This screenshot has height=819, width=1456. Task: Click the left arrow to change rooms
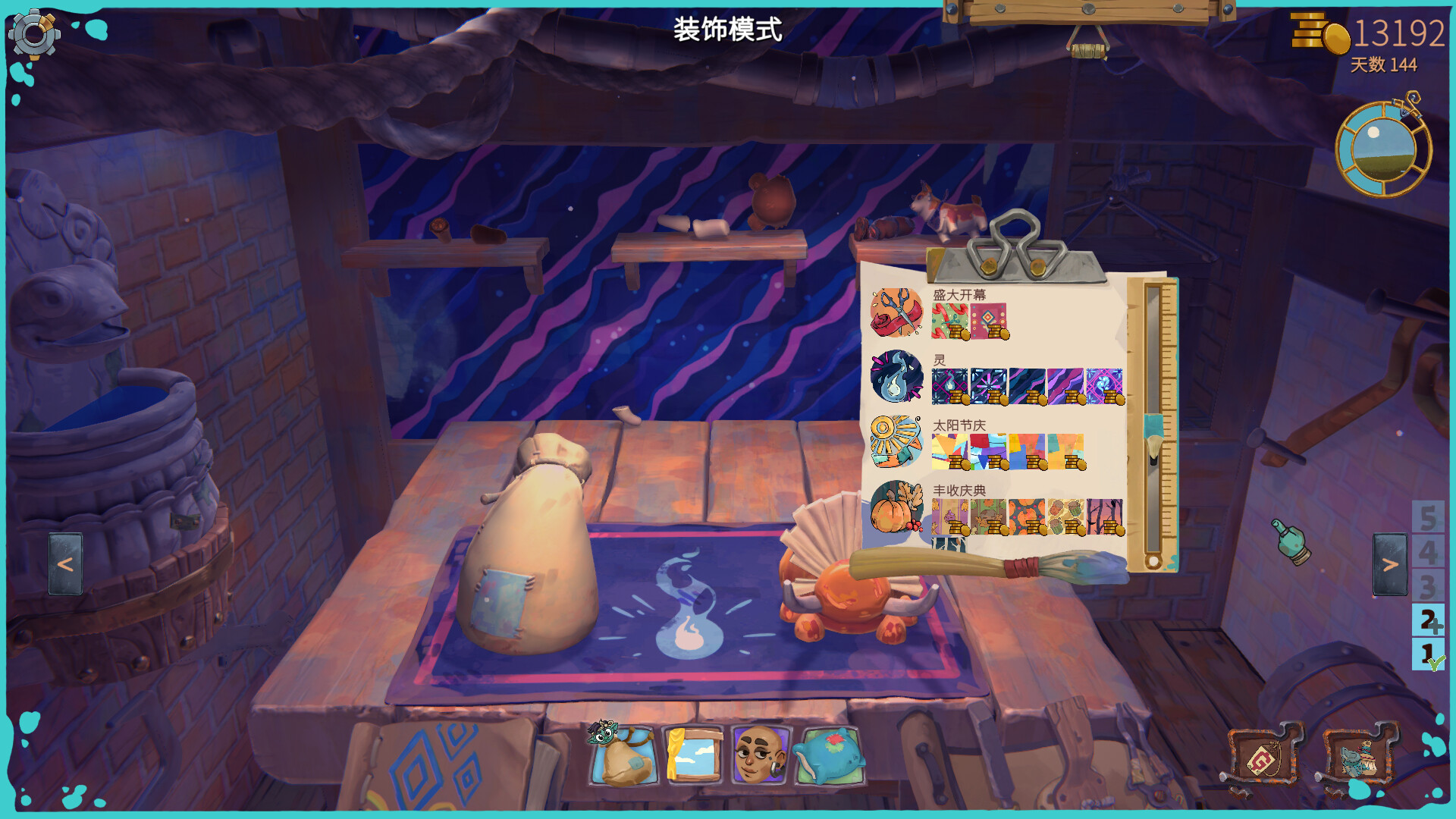(x=64, y=562)
